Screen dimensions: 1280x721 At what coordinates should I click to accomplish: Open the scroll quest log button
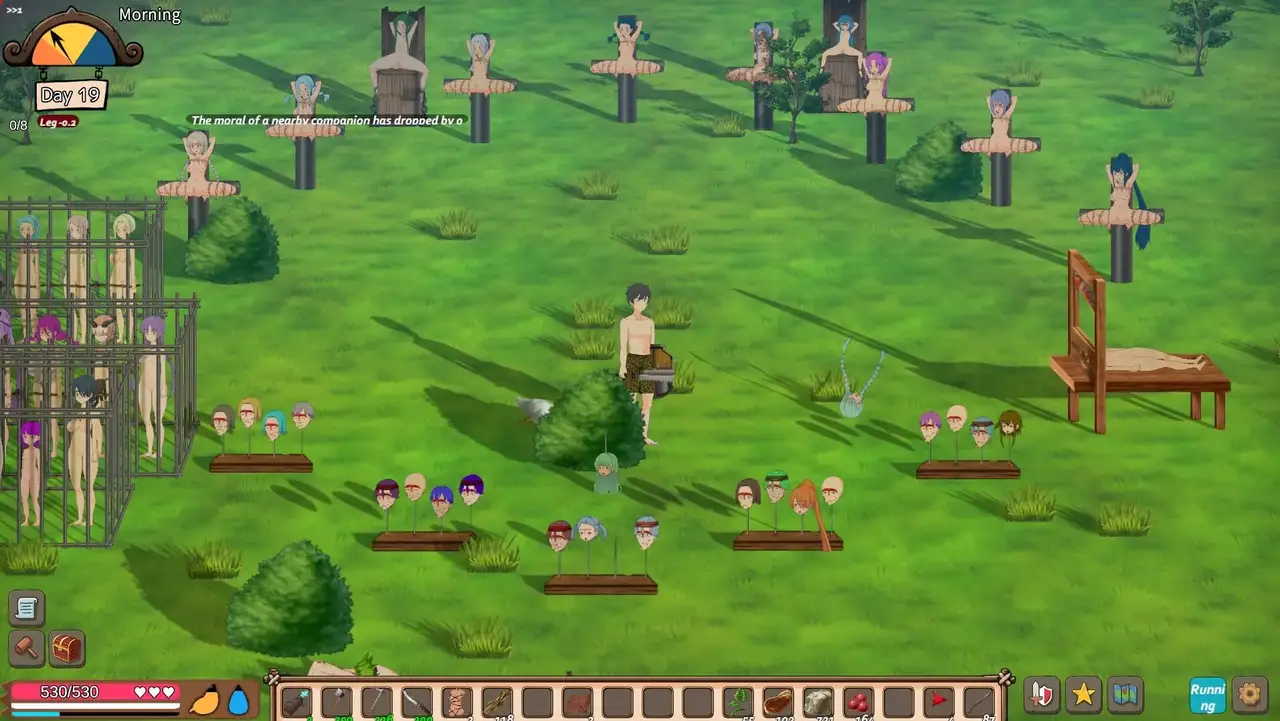click(x=27, y=608)
